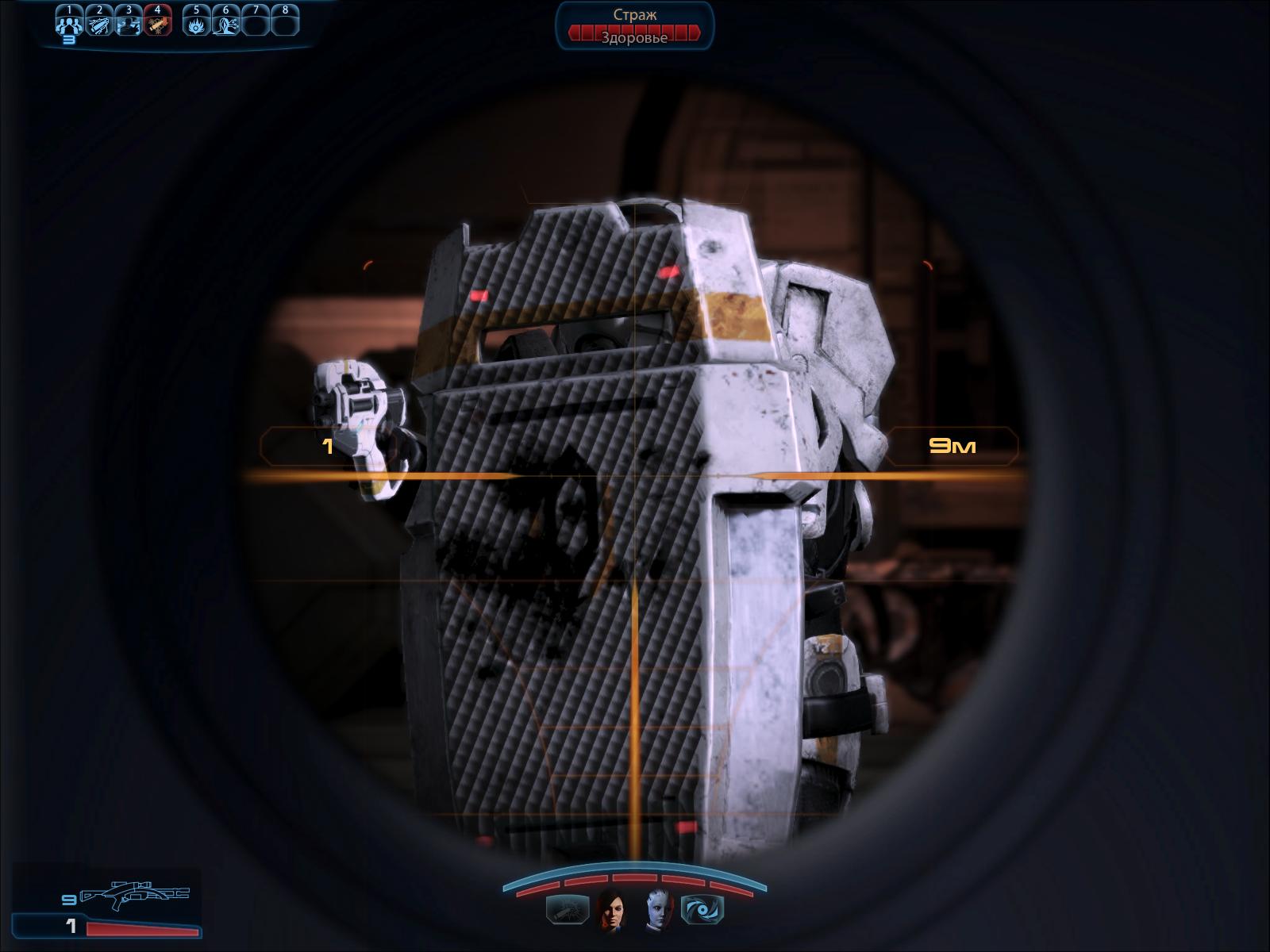Use the crystal head power in slot 6
This screenshot has height=952, width=1270.
click(x=226, y=24)
